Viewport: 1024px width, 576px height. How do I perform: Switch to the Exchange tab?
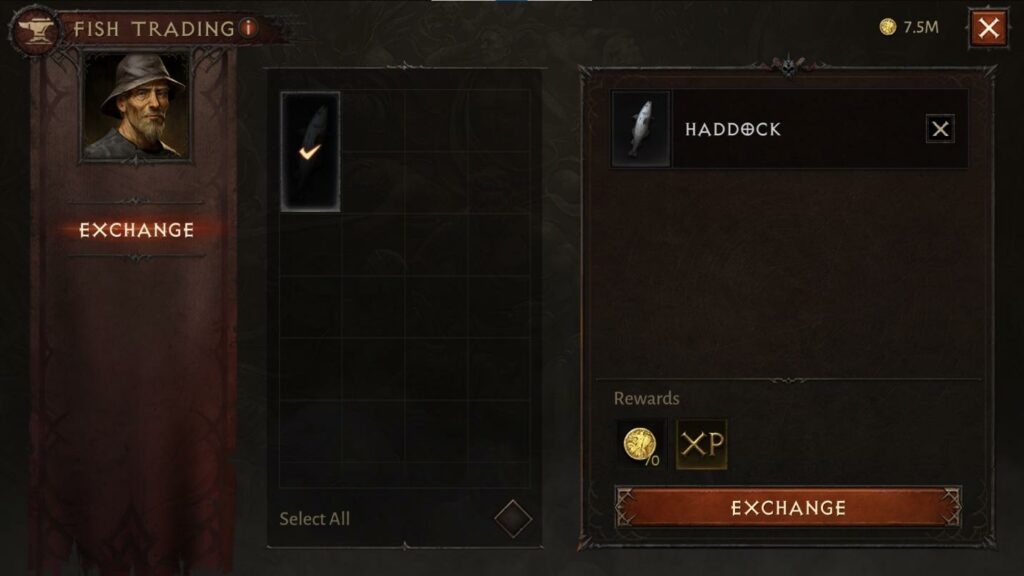137,230
